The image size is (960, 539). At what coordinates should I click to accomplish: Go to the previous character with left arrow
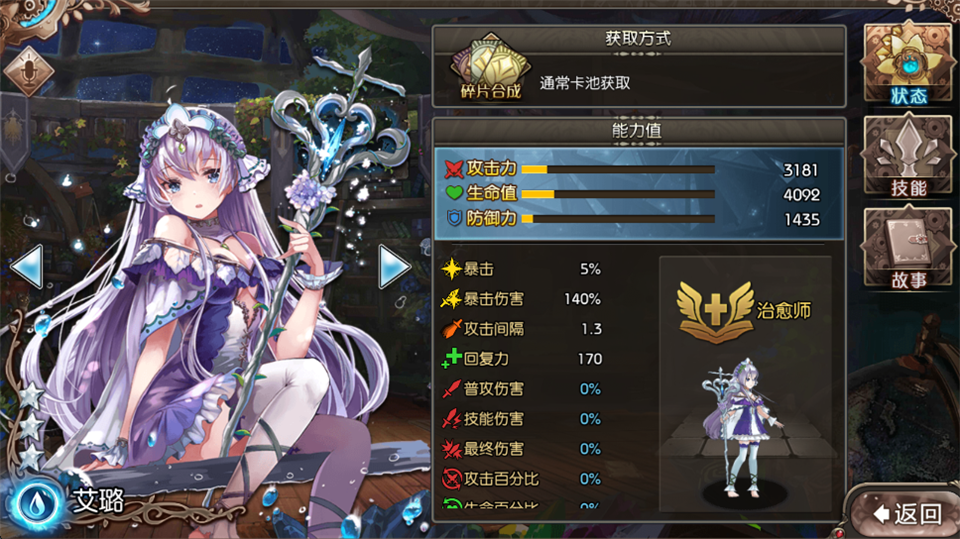point(27,266)
